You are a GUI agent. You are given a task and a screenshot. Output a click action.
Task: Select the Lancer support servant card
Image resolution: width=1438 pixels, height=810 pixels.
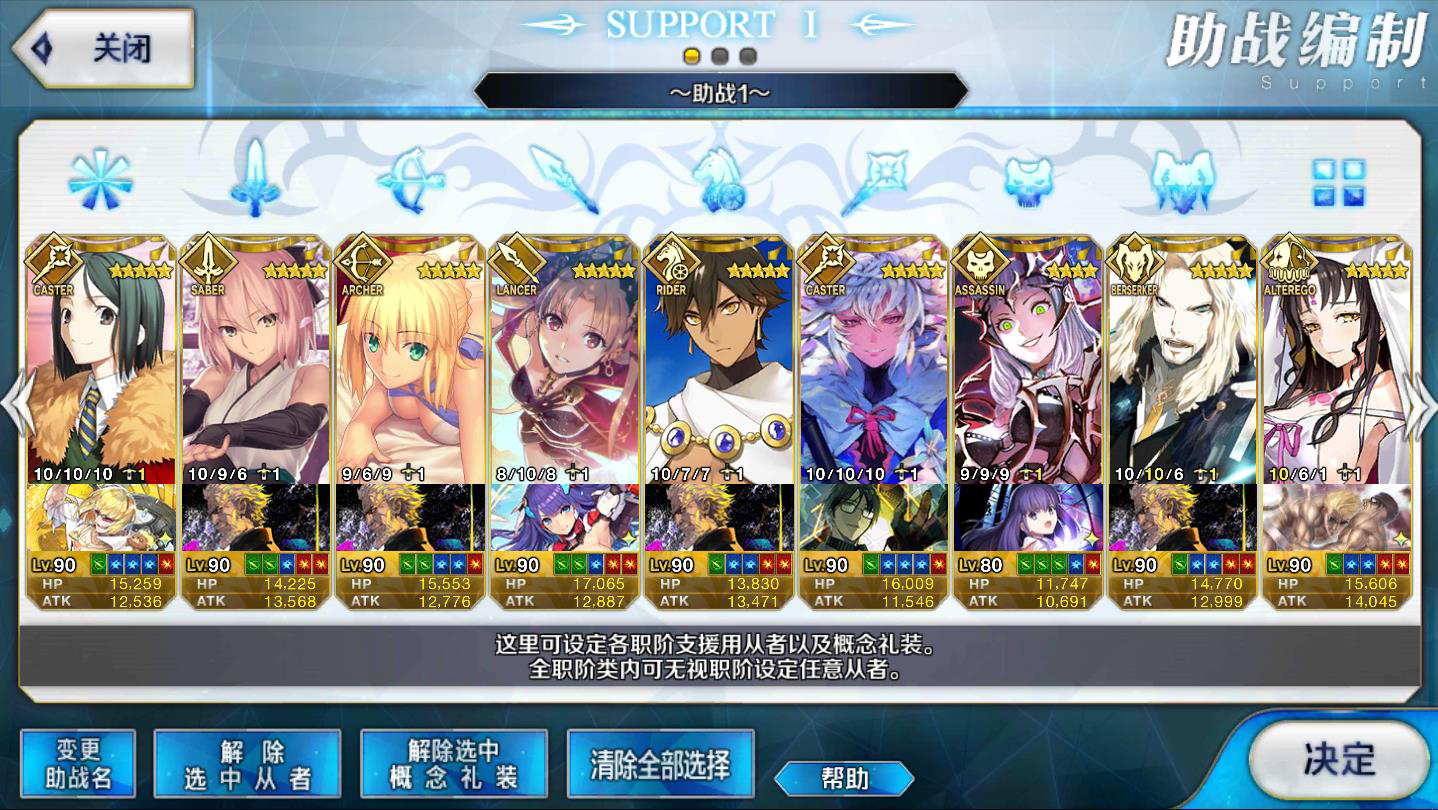(564, 360)
